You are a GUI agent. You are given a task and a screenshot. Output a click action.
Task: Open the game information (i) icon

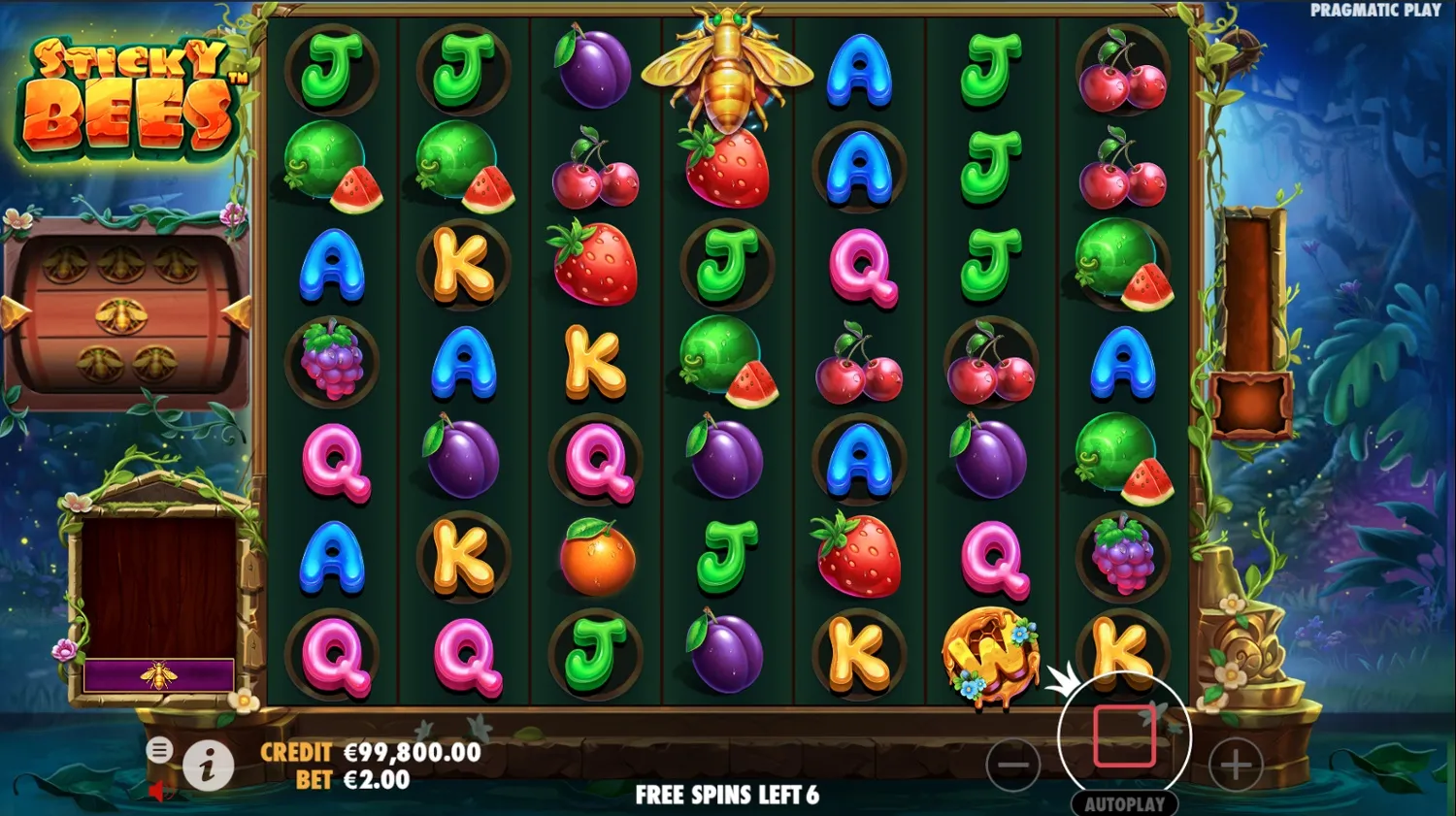pos(209,765)
